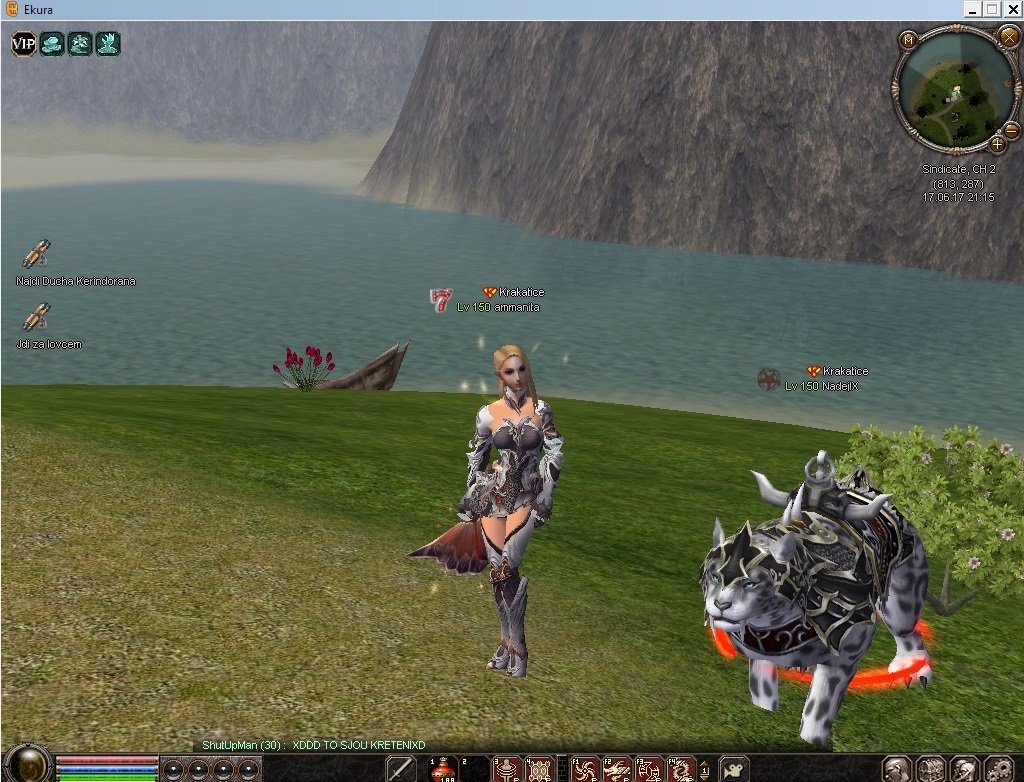Open the Jdi za lovcem quest scroll
The image size is (1024, 782).
pos(36,317)
